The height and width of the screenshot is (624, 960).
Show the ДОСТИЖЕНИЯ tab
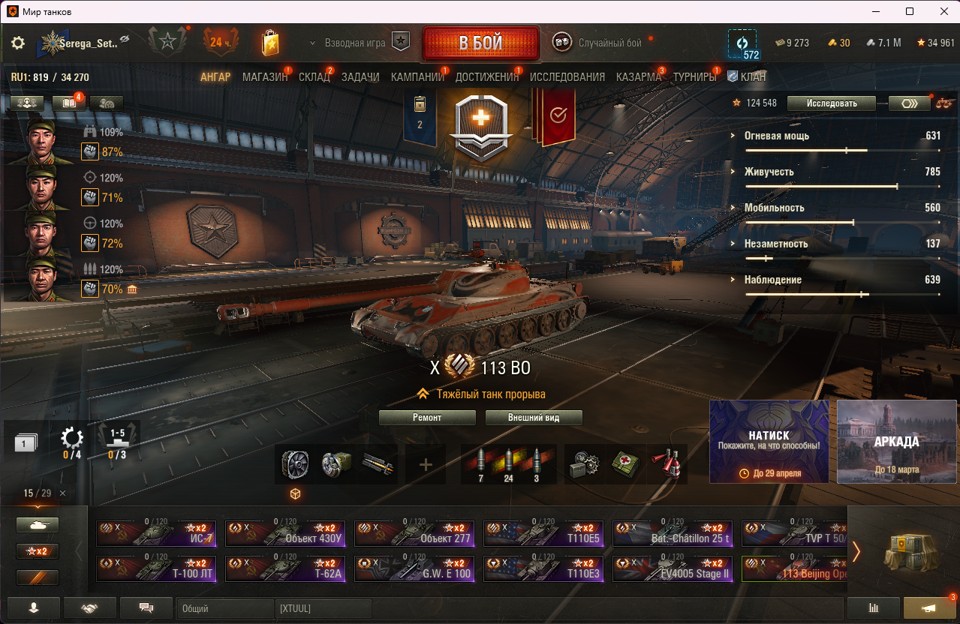tap(487, 77)
